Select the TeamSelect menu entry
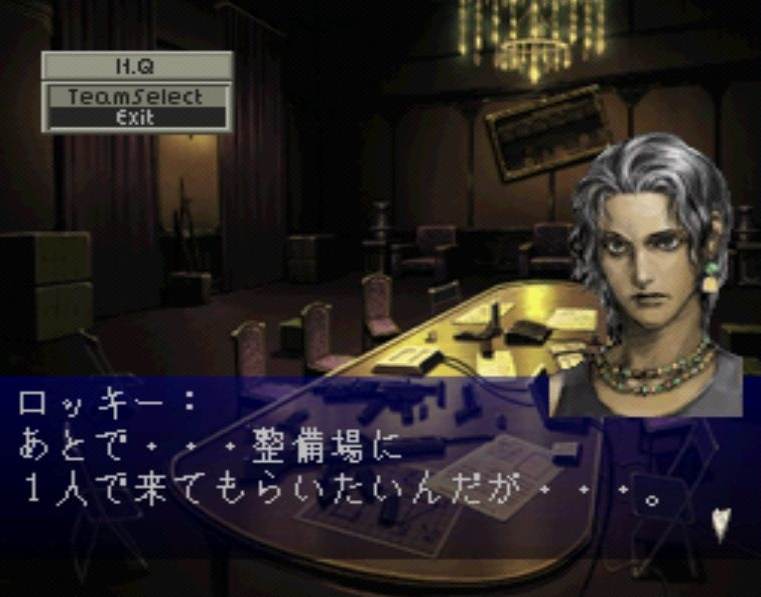 pyautogui.click(x=137, y=97)
